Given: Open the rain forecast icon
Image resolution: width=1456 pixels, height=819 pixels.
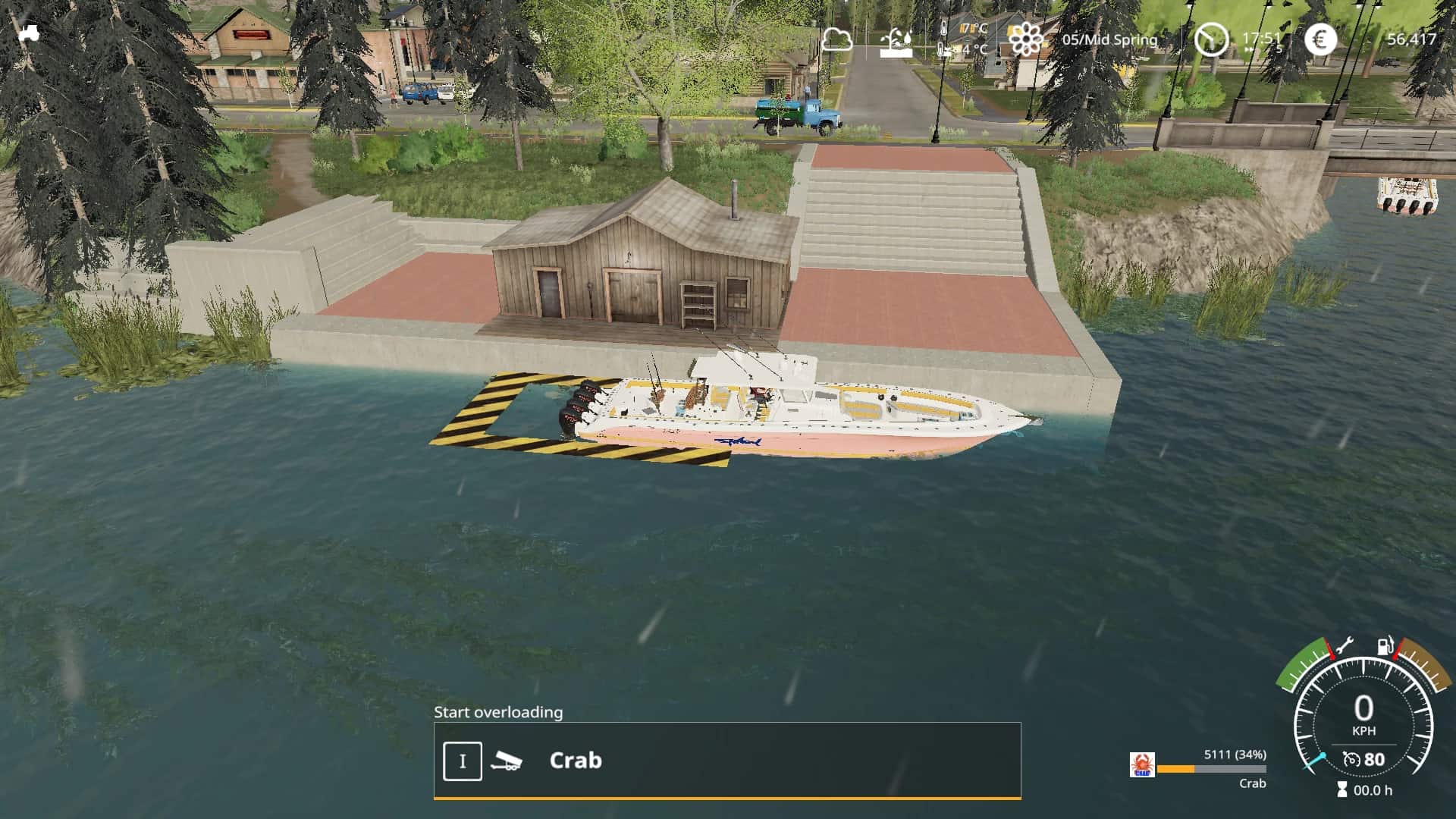Looking at the screenshot, I should [x=896, y=42].
